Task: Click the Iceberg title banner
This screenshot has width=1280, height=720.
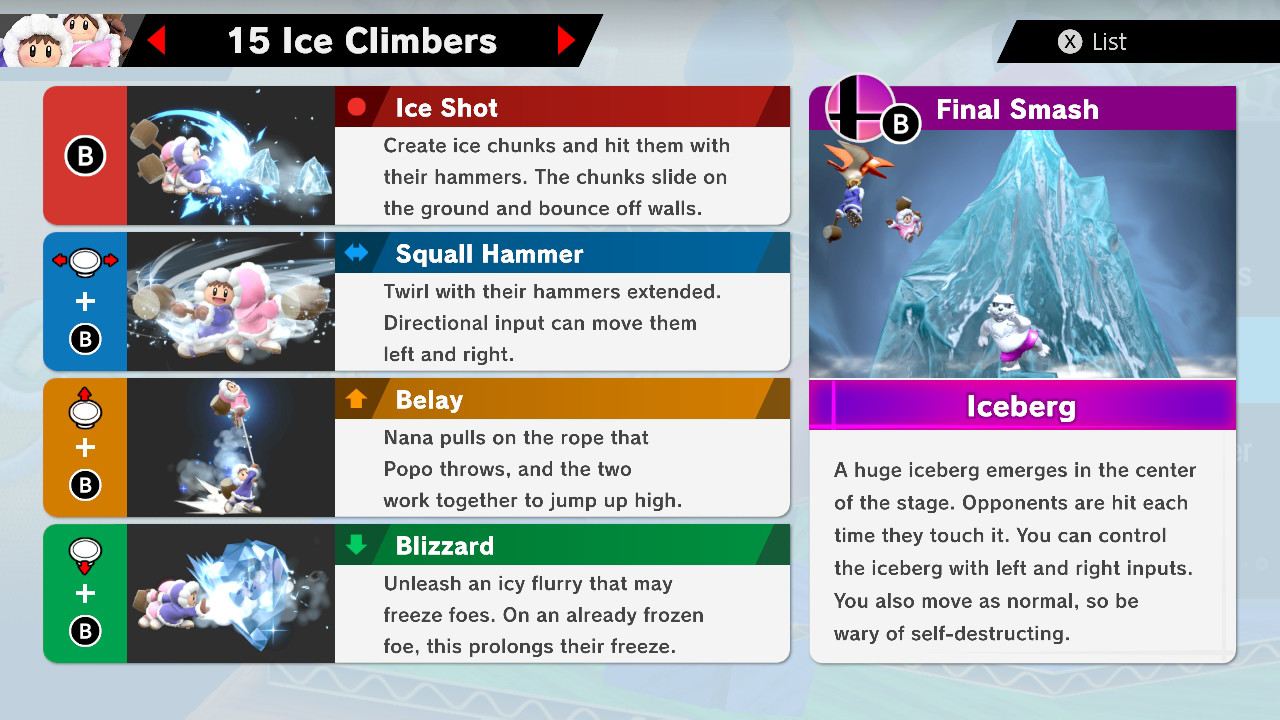Action: (1022, 406)
